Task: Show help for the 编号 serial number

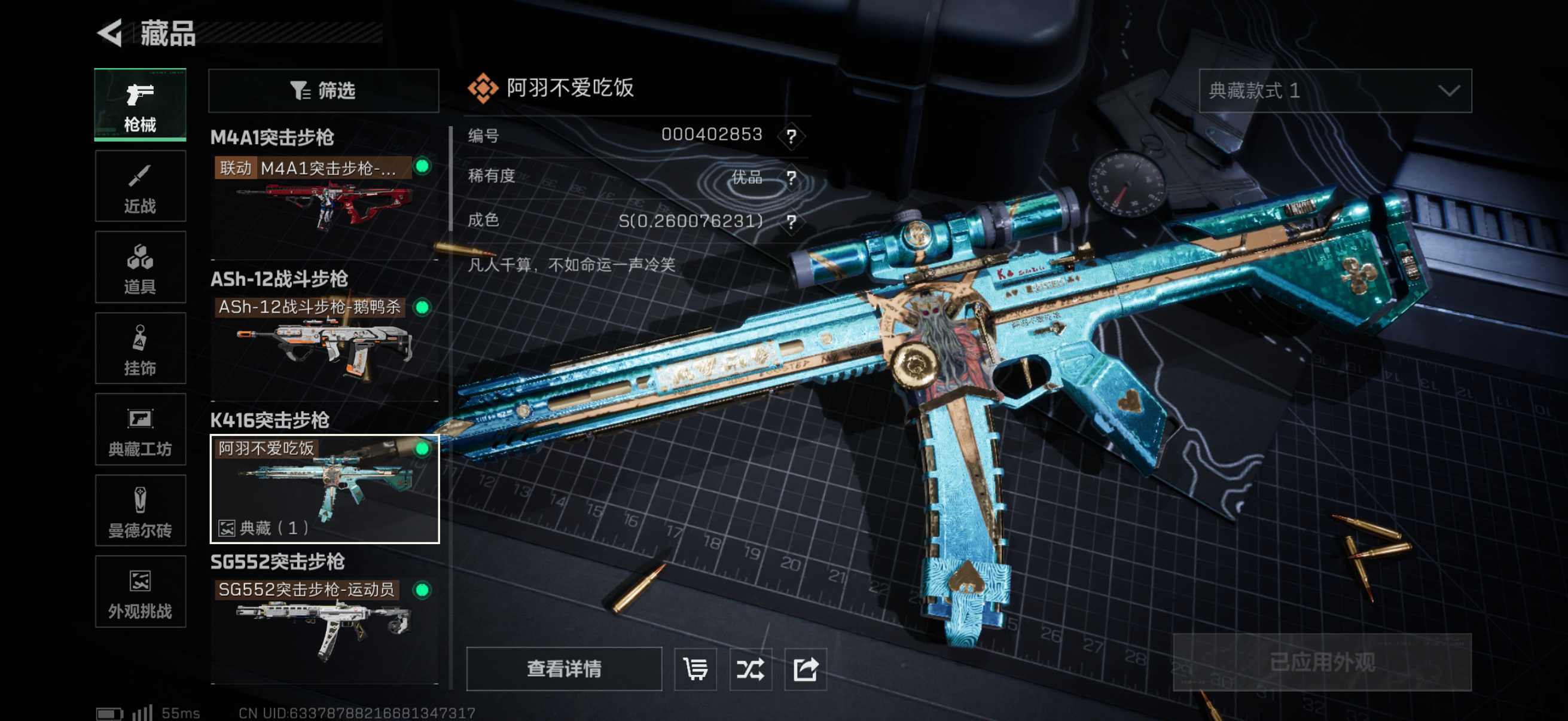Action: click(791, 136)
